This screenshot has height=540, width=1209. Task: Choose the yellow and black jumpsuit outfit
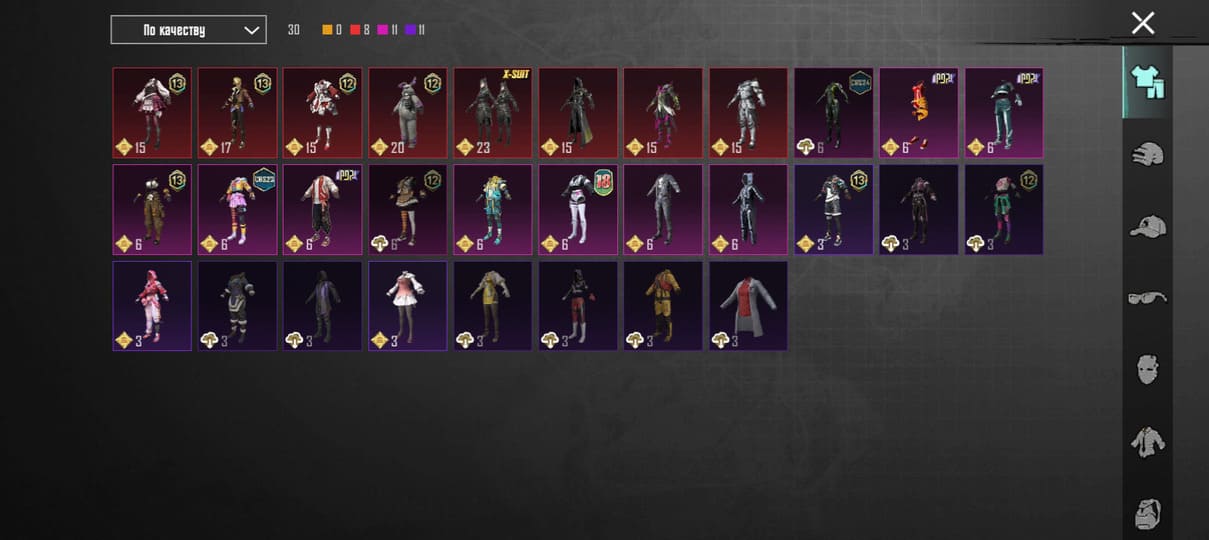click(664, 306)
